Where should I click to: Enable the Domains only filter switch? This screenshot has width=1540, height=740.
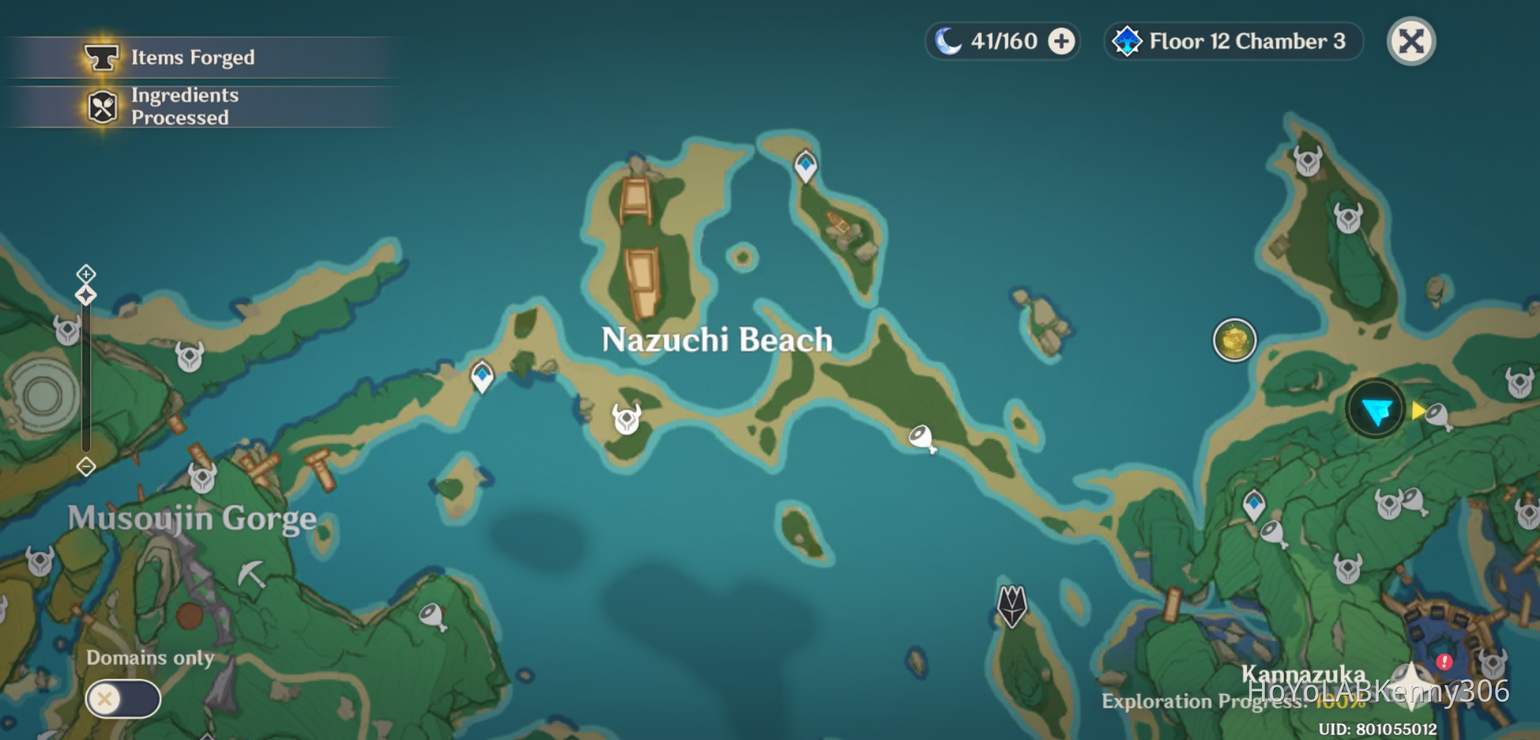[x=122, y=700]
